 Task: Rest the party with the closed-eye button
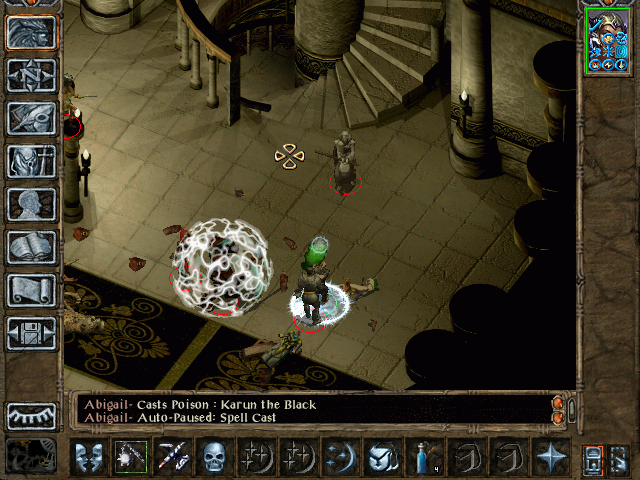point(31,416)
